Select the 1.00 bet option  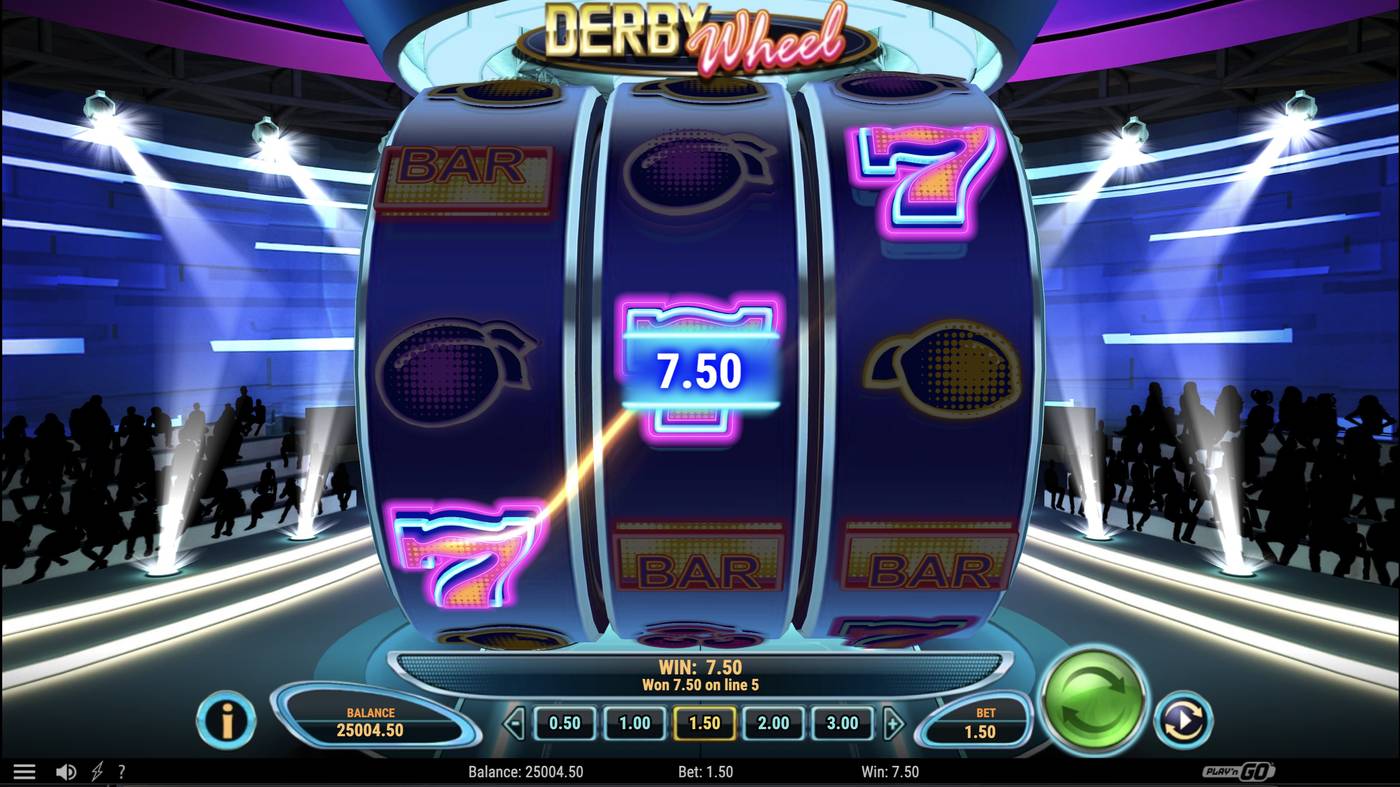pyautogui.click(x=634, y=721)
